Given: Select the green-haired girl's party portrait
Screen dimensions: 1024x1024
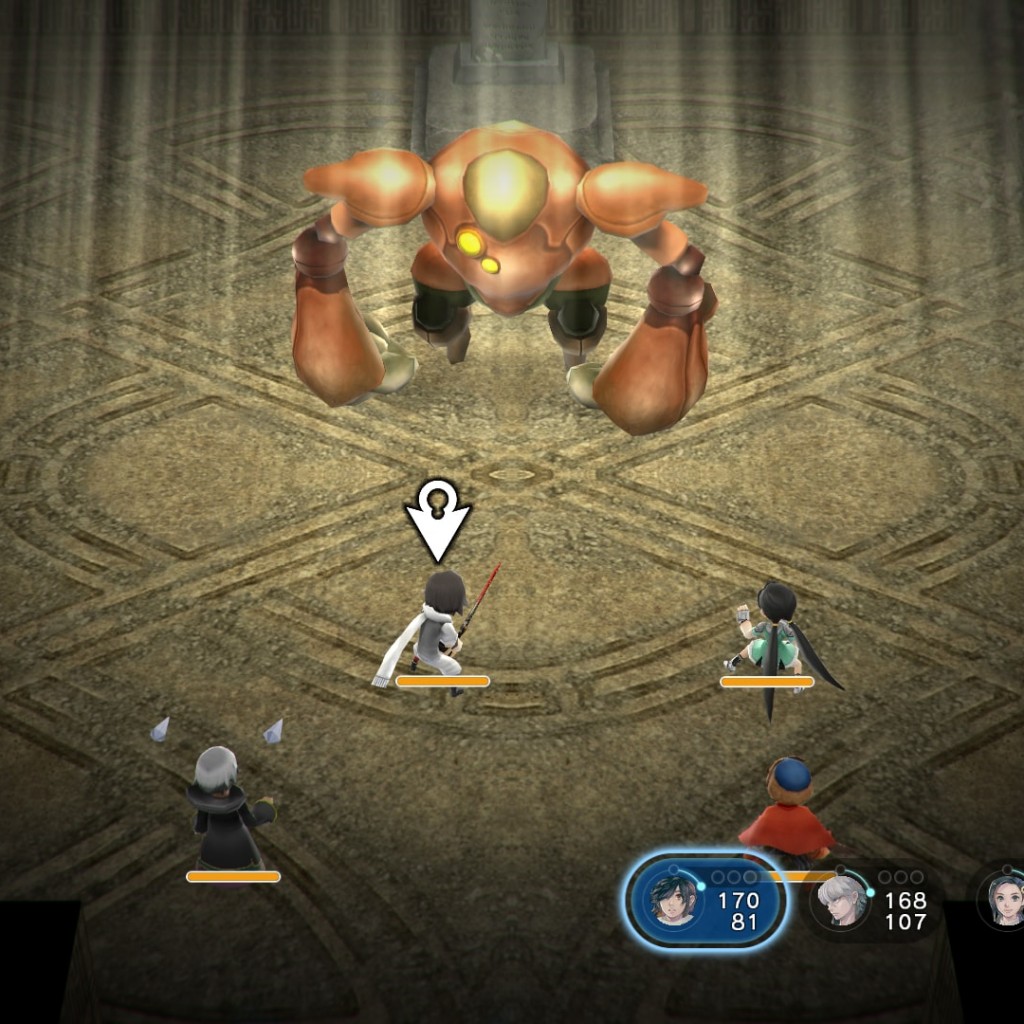Looking at the screenshot, I should pyautogui.click(x=1004, y=899).
